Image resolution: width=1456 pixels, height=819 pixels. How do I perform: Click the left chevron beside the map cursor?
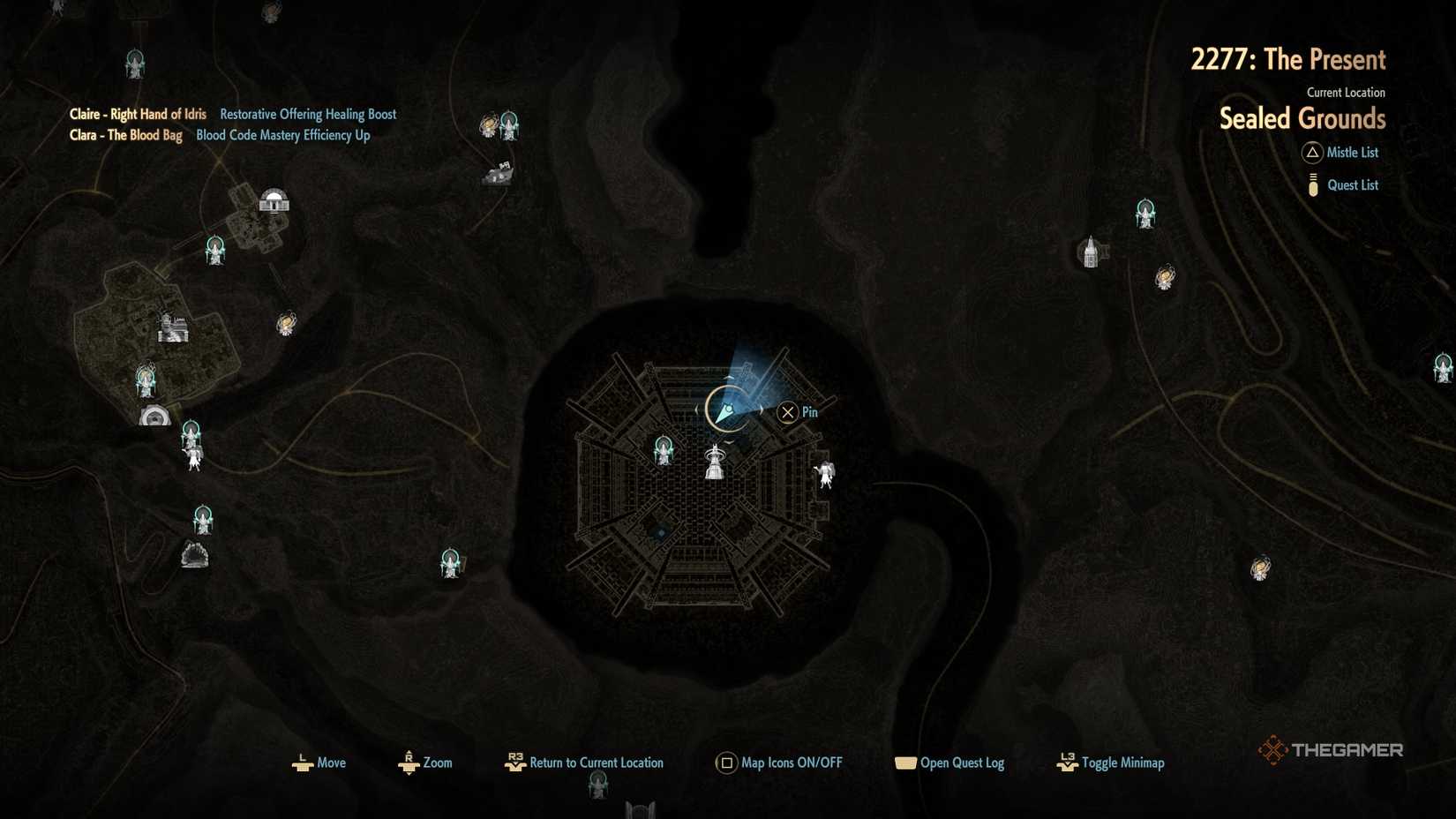696,408
